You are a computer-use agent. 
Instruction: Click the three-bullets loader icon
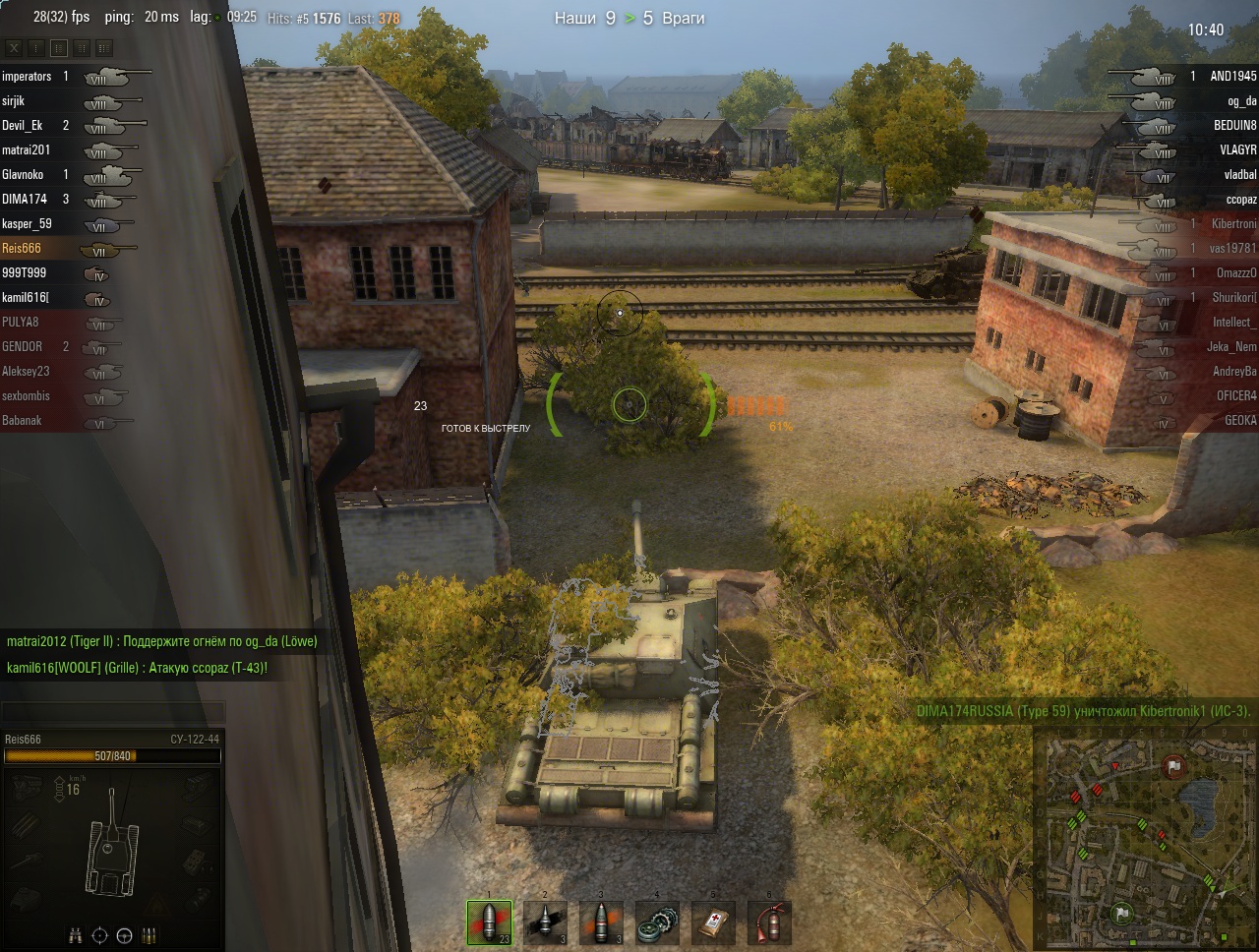150,935
